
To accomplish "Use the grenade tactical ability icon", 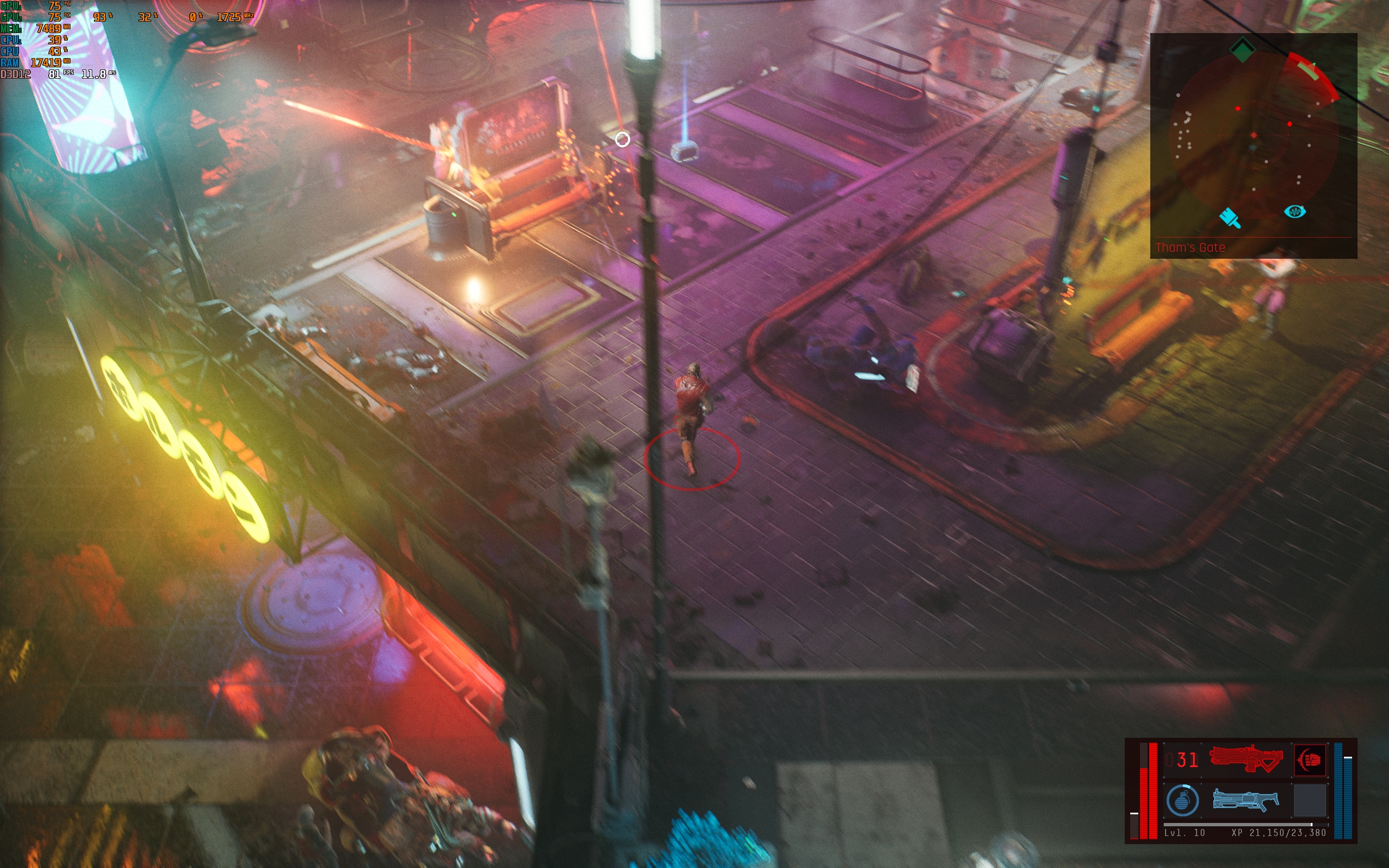I will click(1182, 800).
